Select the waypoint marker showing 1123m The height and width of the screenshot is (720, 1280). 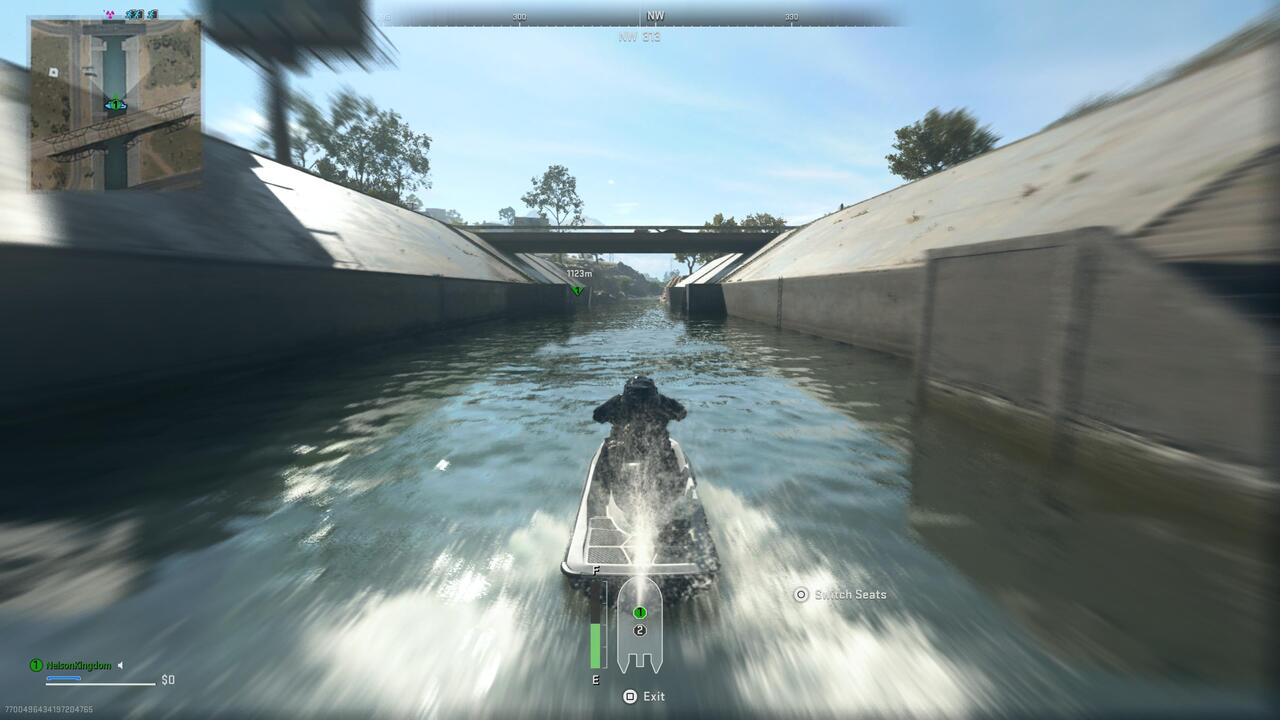click(x=576, y=287)
